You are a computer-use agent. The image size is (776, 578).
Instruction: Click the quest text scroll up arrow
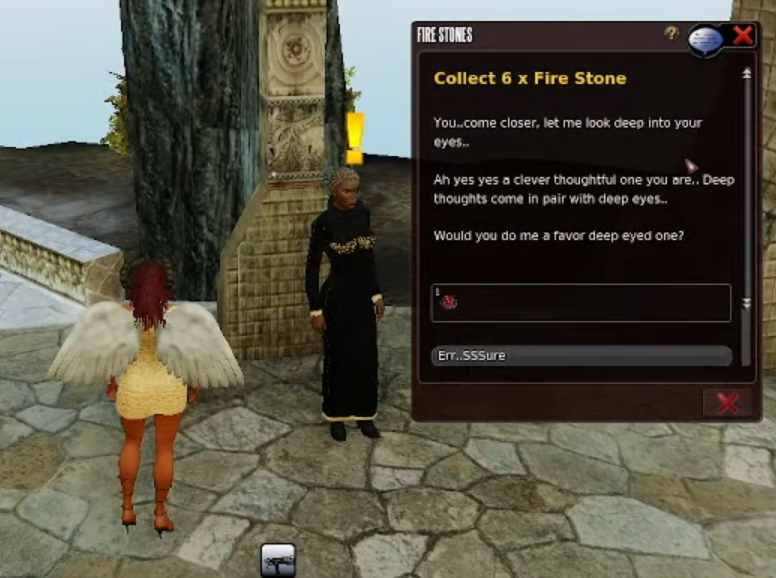coord(746,74)
